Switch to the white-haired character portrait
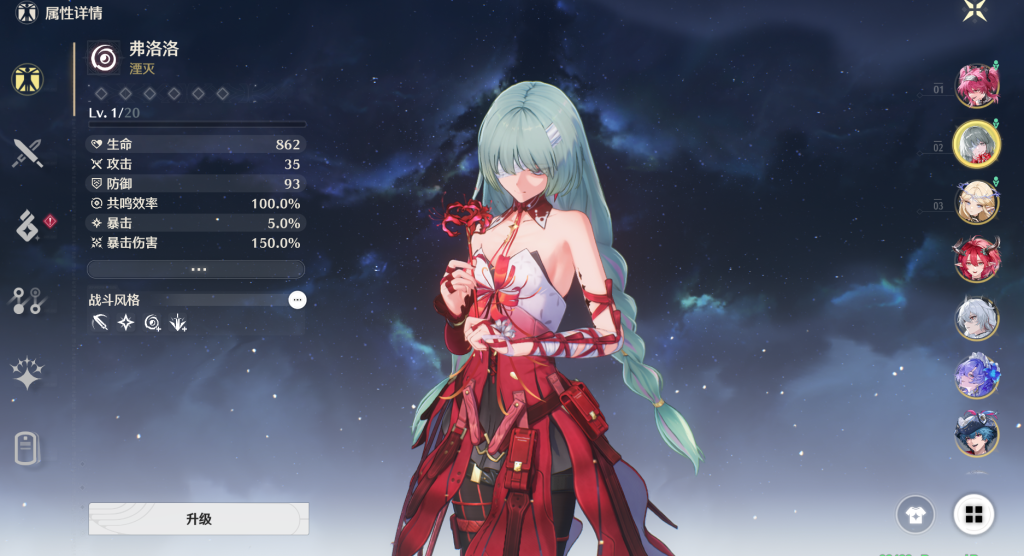 tap(975, 318)
